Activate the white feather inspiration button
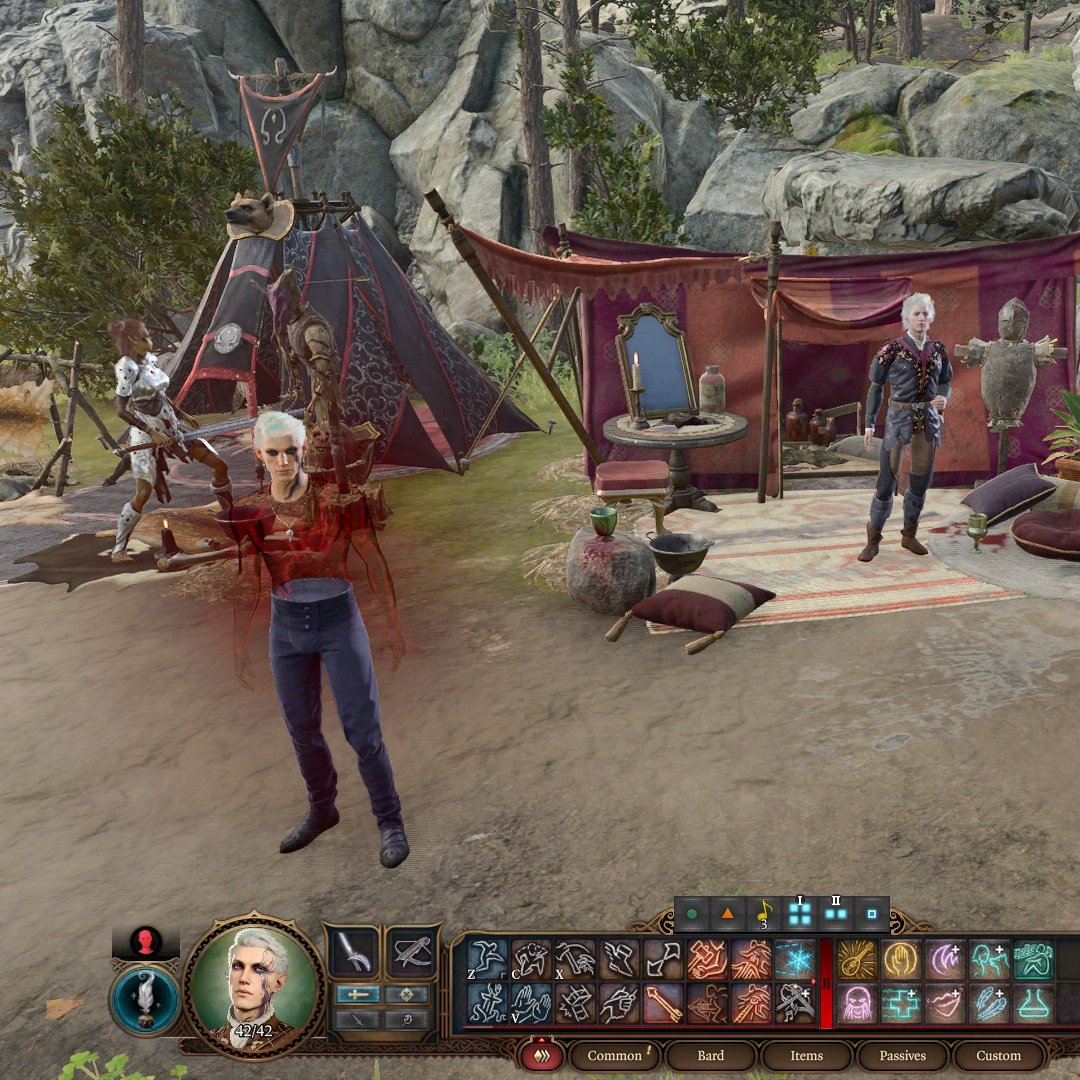1080x1080 pixels. coord(145,999)
